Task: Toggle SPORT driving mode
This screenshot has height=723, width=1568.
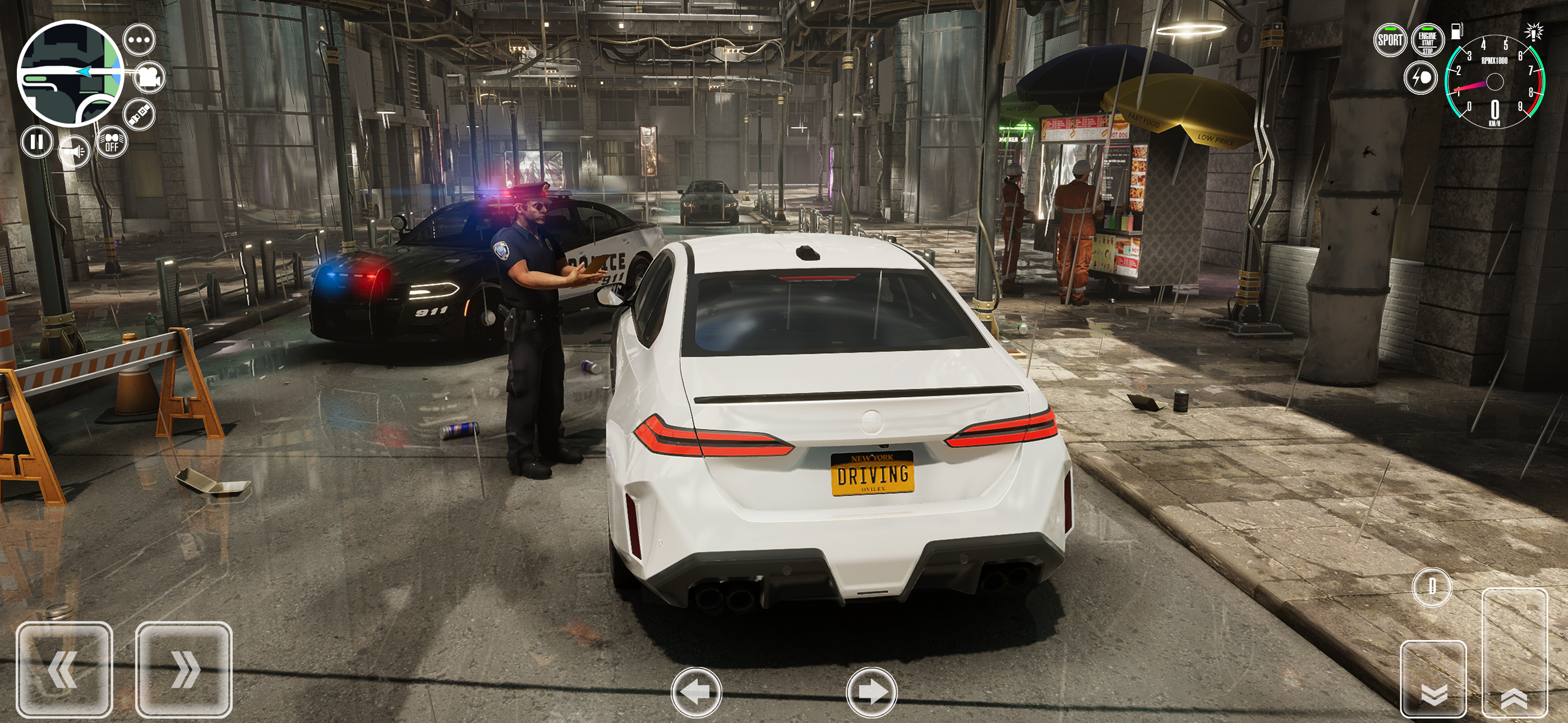Action: (1390, 41)
